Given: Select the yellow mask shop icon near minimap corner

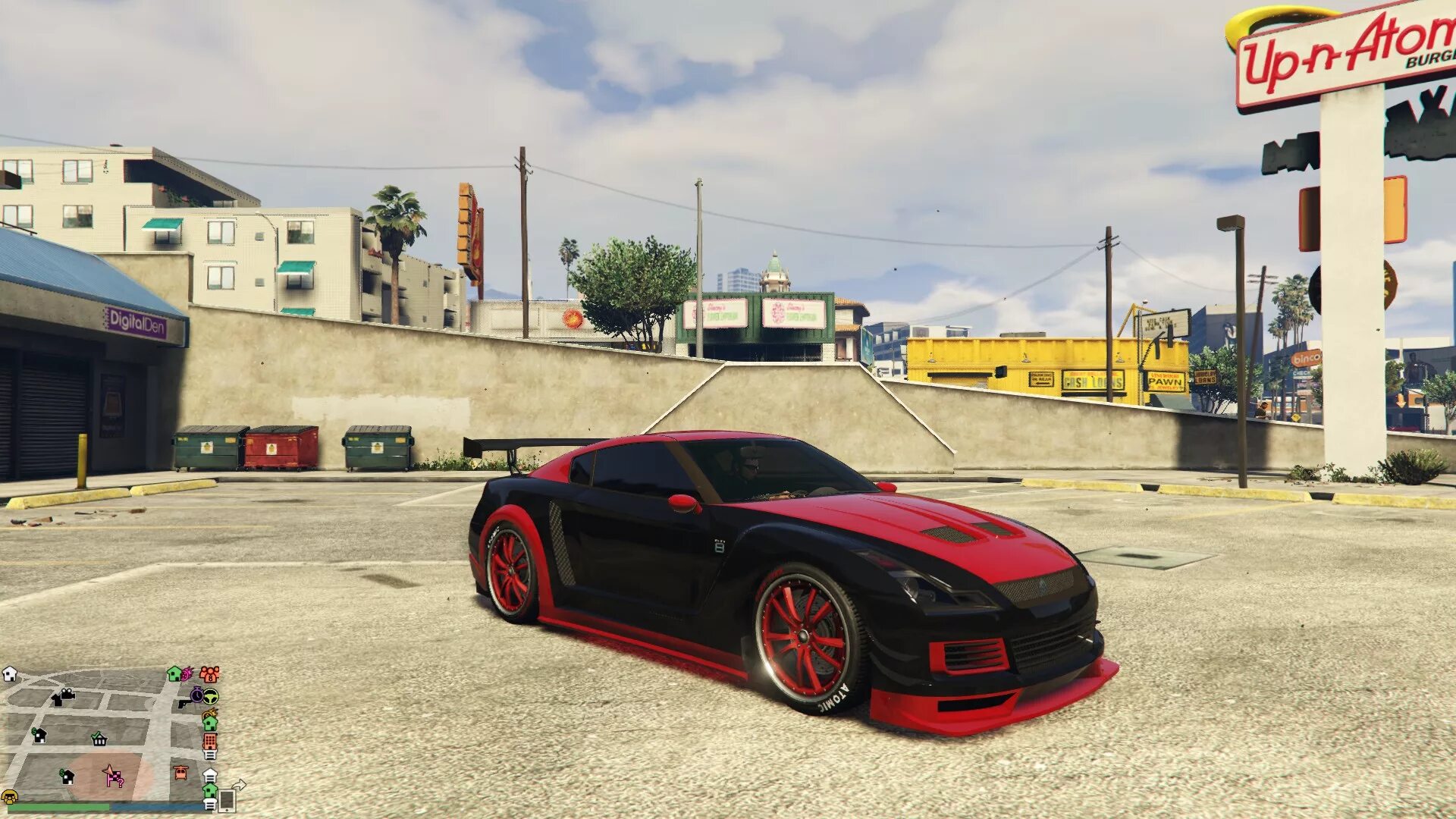Looking at the screenshot, I should tap(10, 798).
